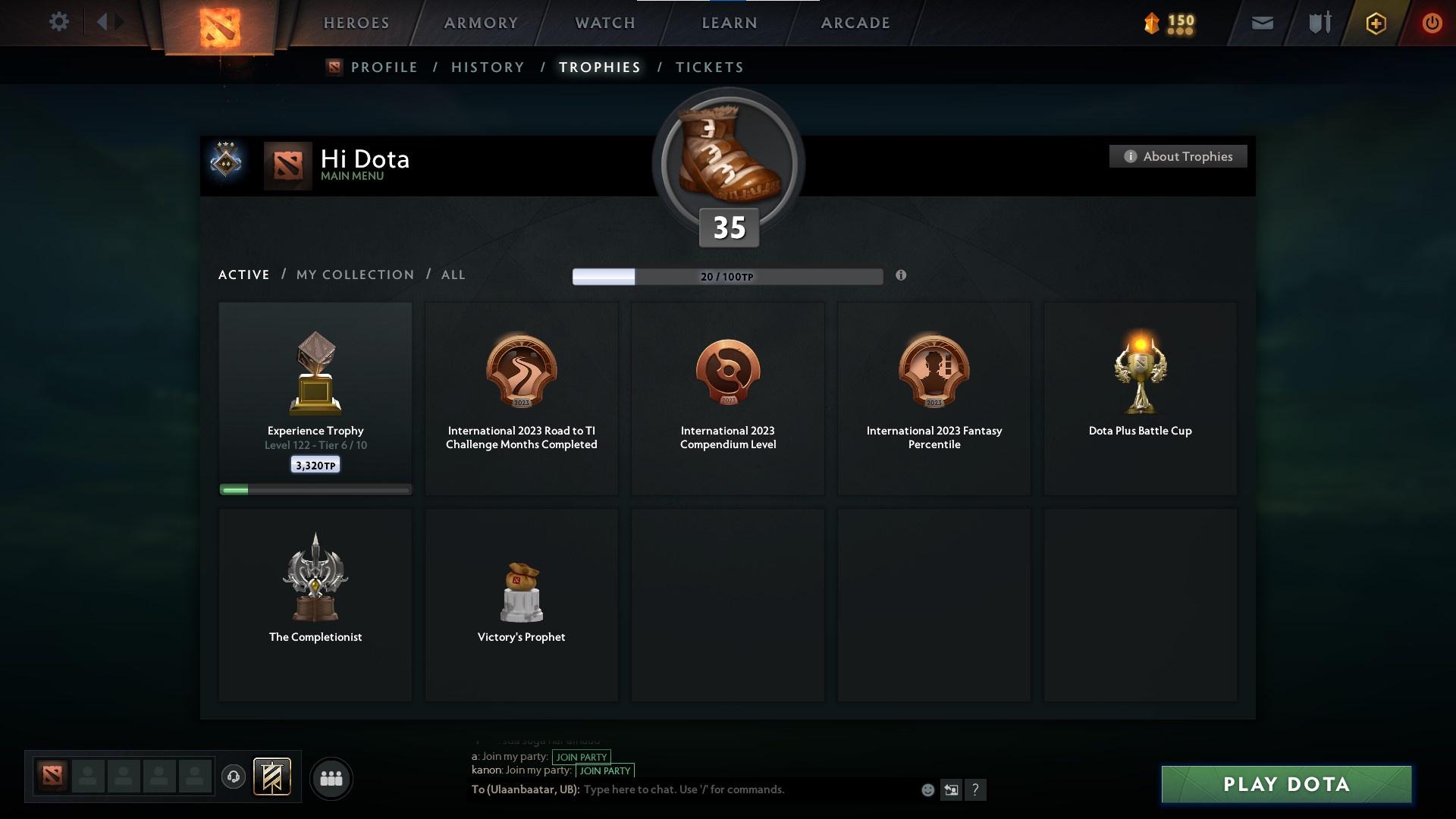Viewport: 1456px width, 819px height.
Task: Open the mail notifications icon
Action: [1261, 23]
